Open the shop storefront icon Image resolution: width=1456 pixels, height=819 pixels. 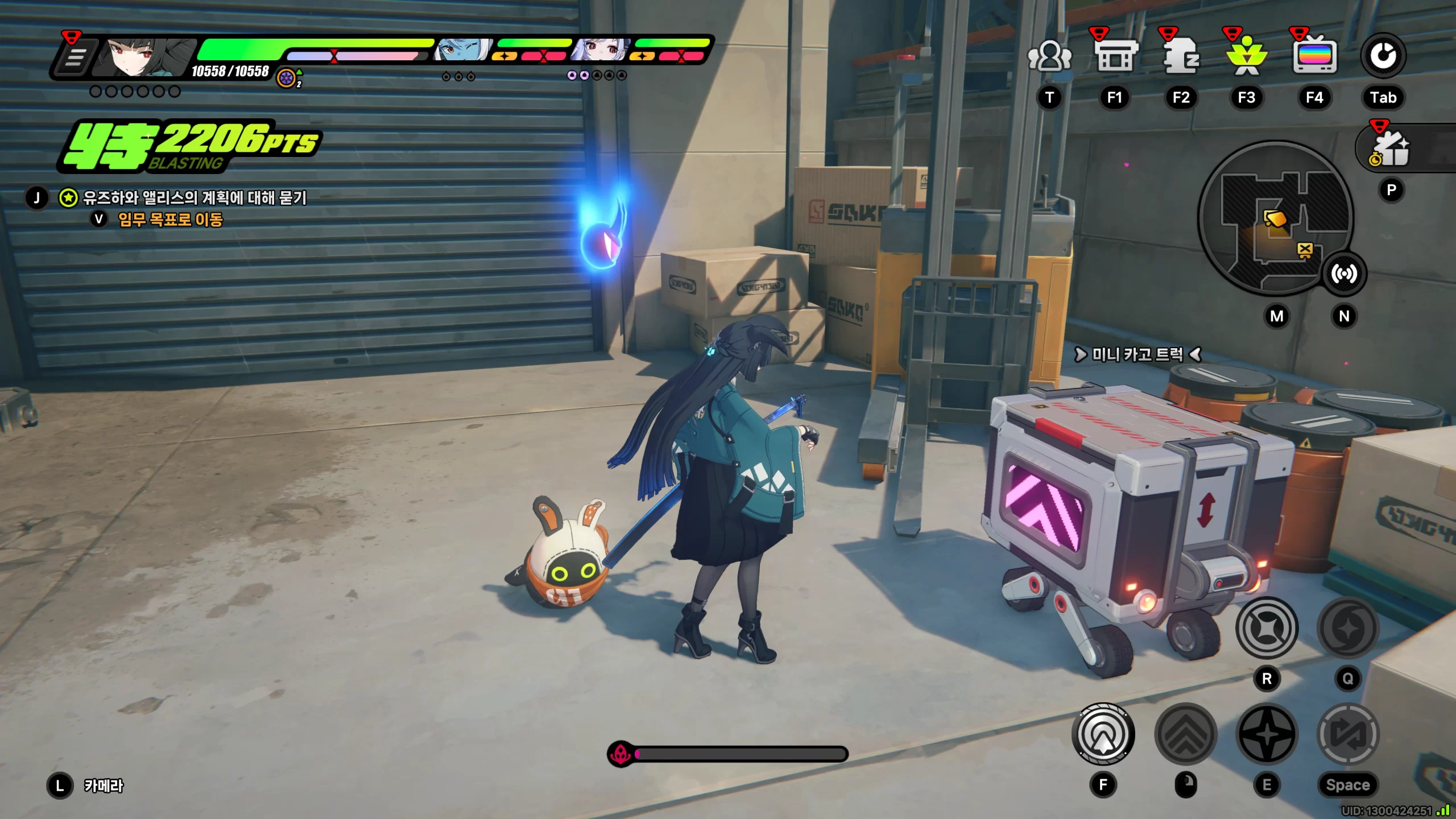tap(1115, 56)
